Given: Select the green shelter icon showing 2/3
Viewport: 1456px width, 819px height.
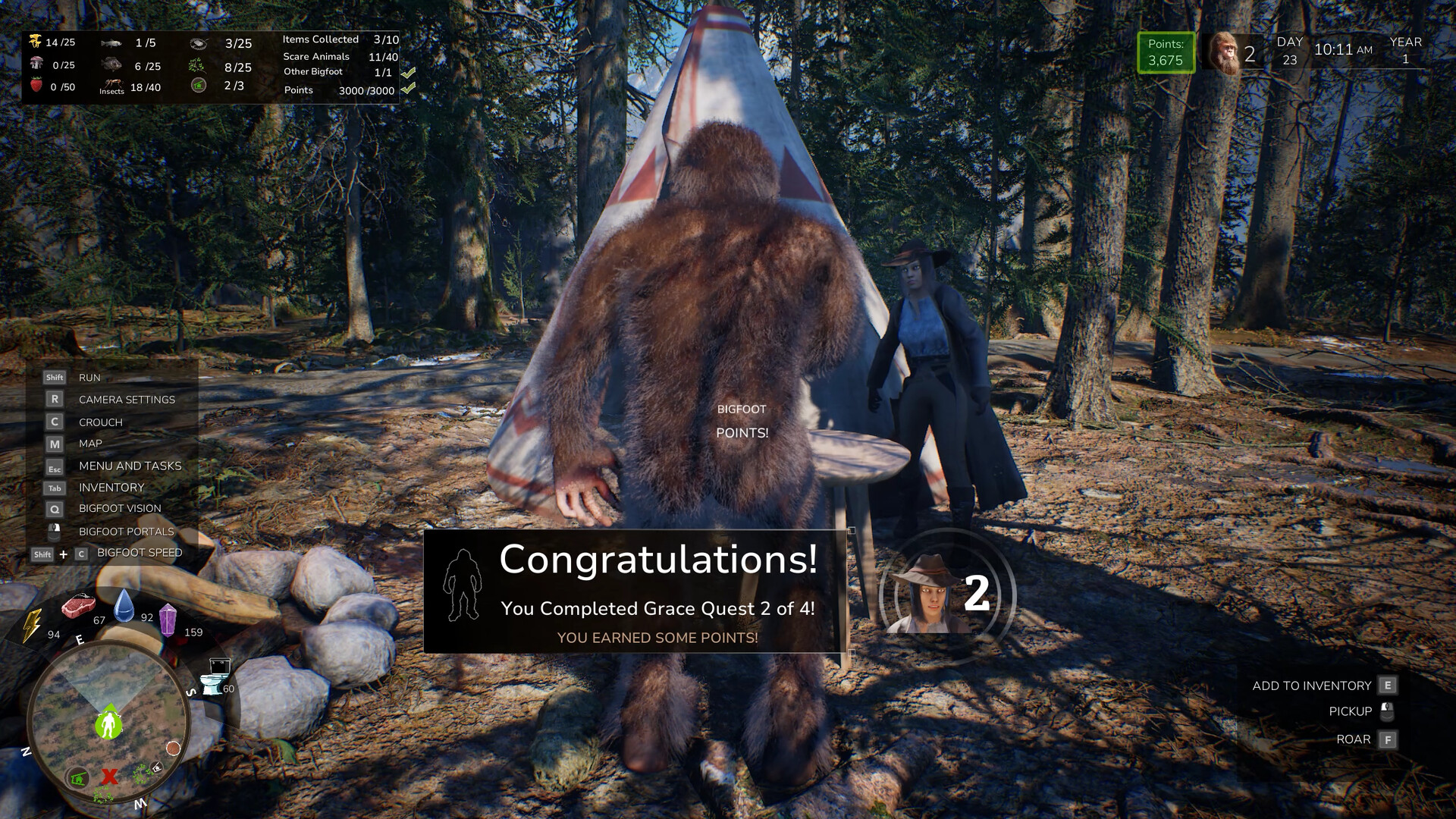Looking at the screenshot, I should click(x=199, y=86).
